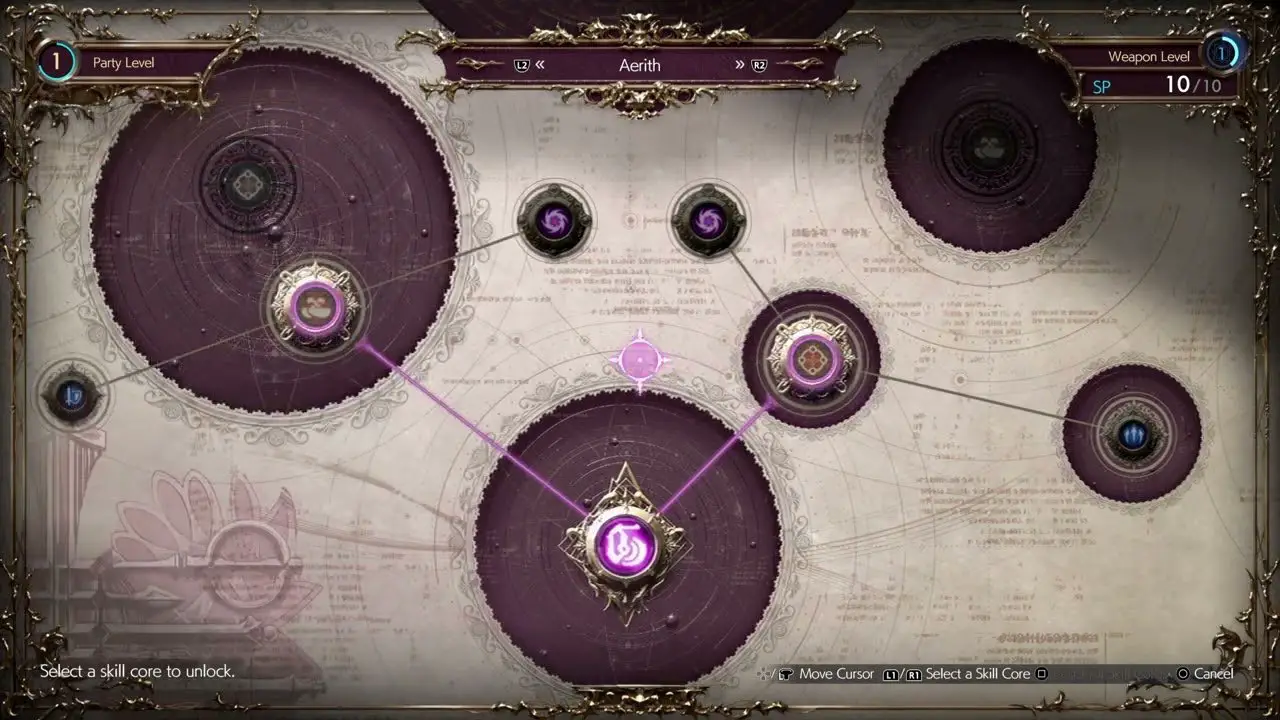Pick the small blue rune node outside the circles

72,397
